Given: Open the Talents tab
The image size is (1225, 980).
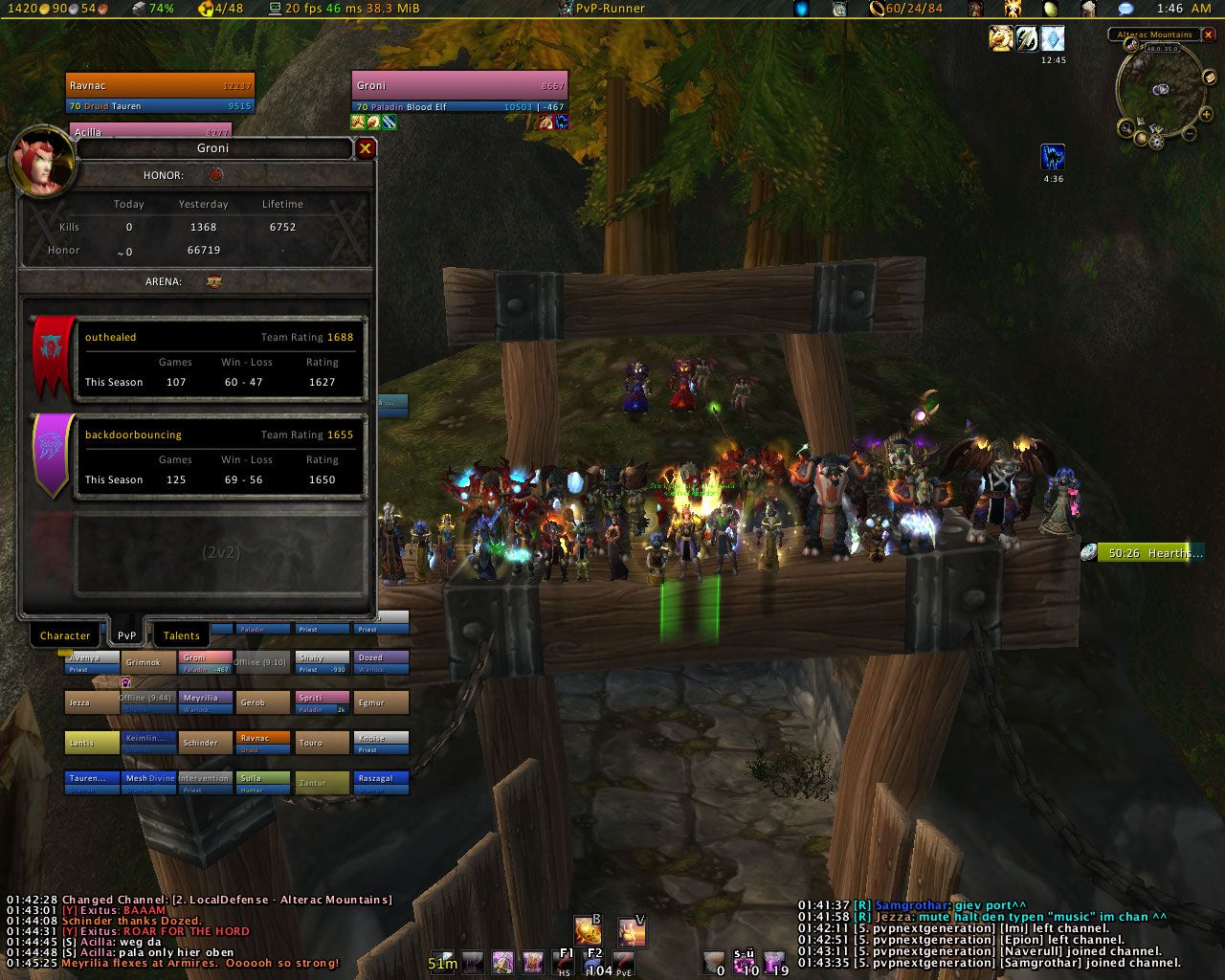Looking at the screenshot, I should (181, 635).
